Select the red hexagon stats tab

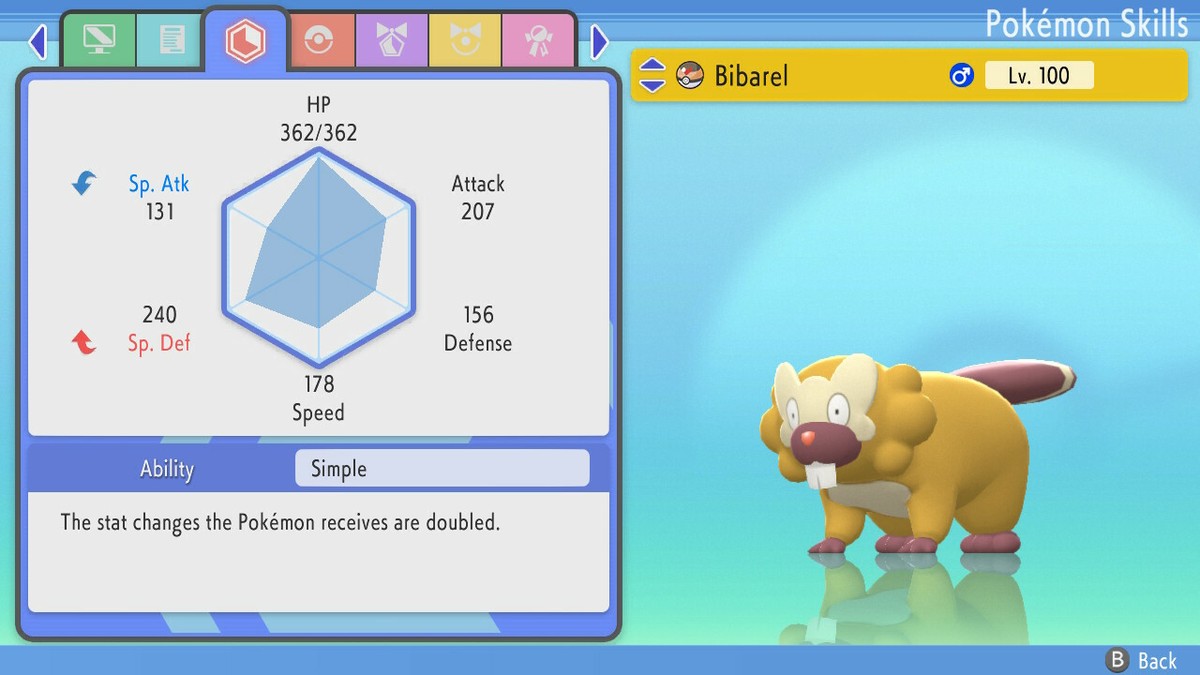coord(245,40)
